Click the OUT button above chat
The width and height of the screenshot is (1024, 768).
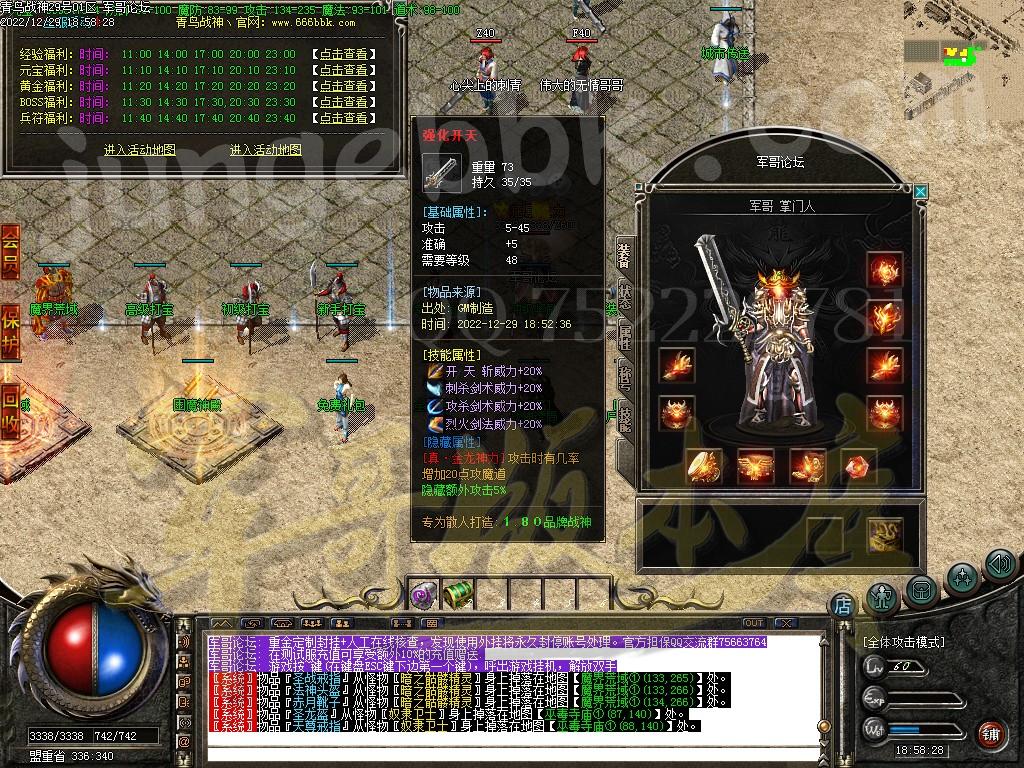click(754, 623)
